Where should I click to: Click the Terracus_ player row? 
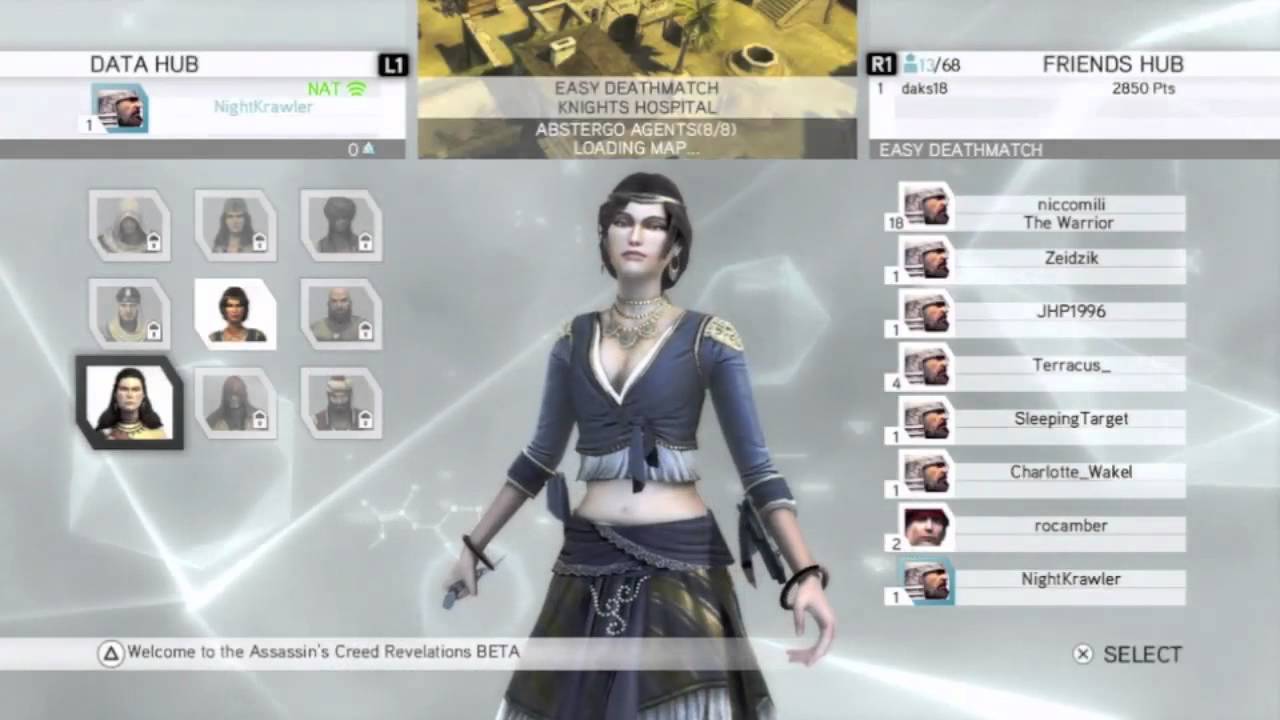pyautogui.click(x=1070, y=366)
